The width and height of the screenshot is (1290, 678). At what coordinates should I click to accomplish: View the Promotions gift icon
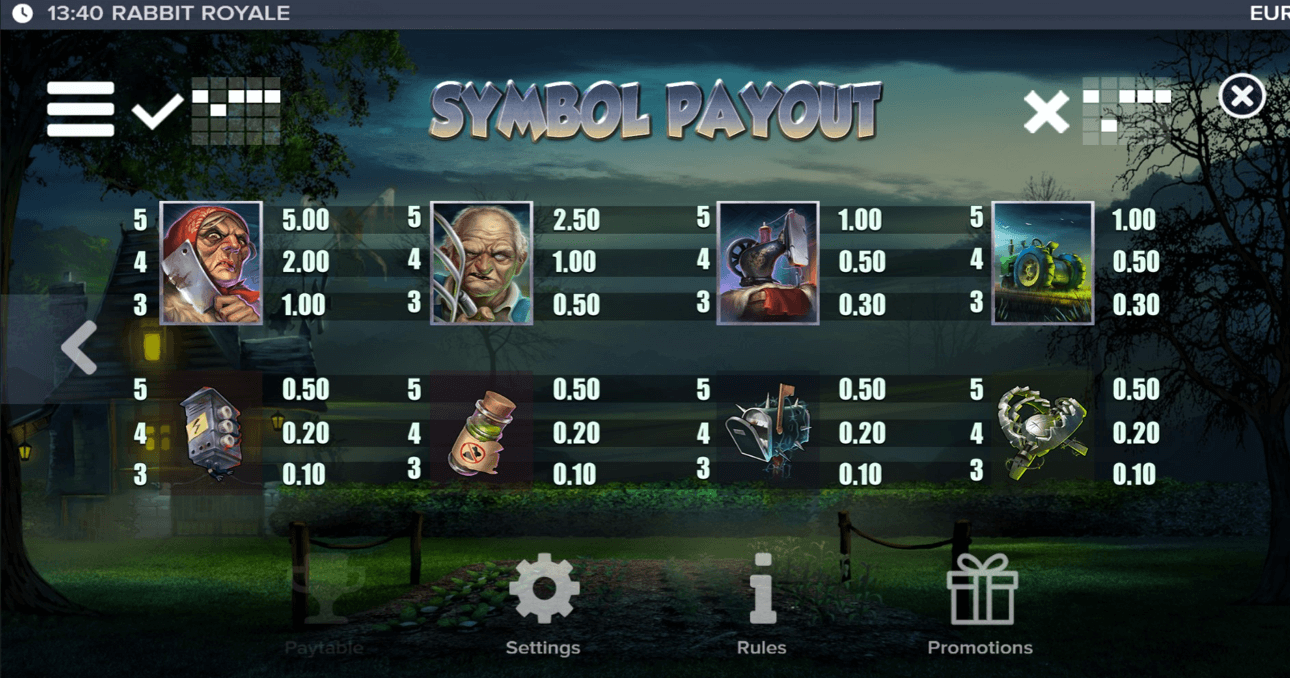click(x=981, y=591)
